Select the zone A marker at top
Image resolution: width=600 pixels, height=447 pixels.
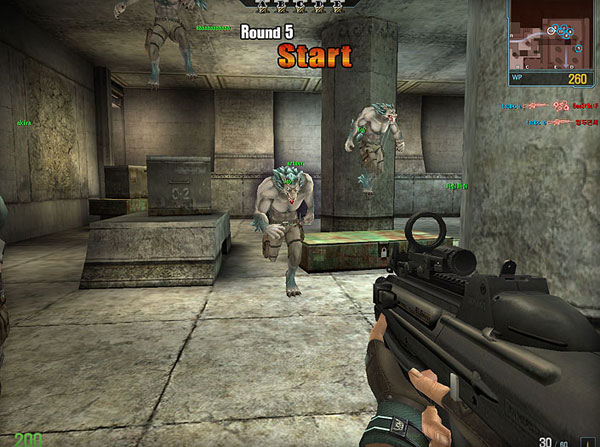click(264, 5)
